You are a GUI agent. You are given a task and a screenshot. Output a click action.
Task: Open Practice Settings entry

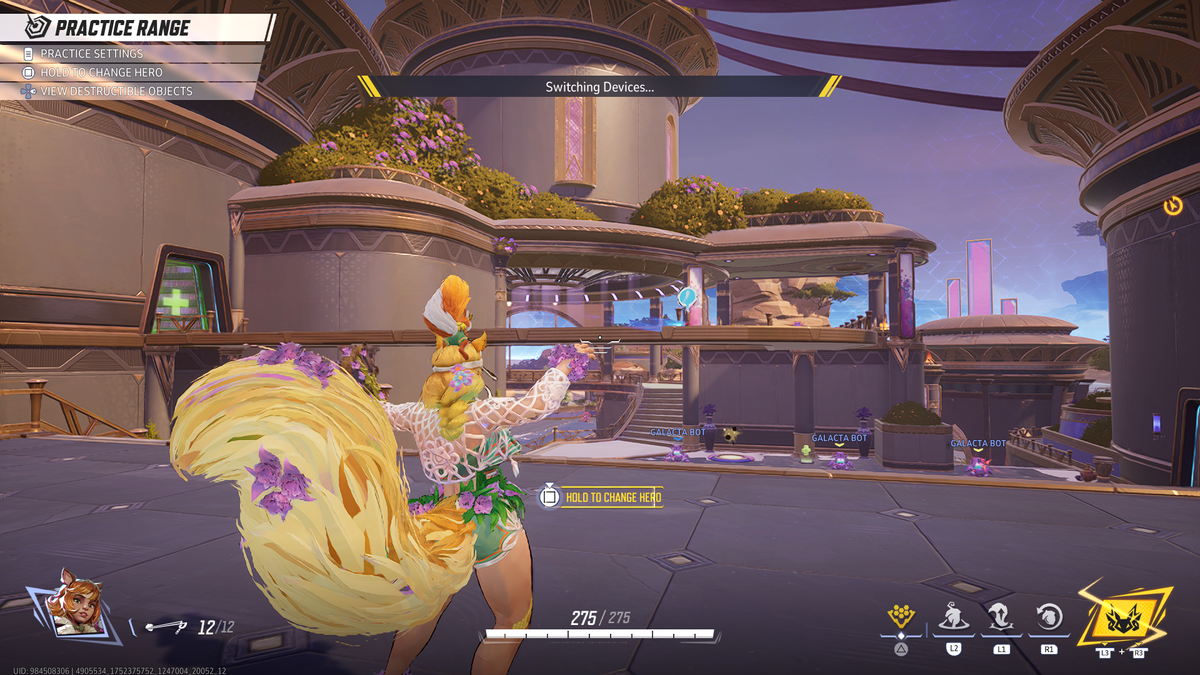tap(91, 54)
